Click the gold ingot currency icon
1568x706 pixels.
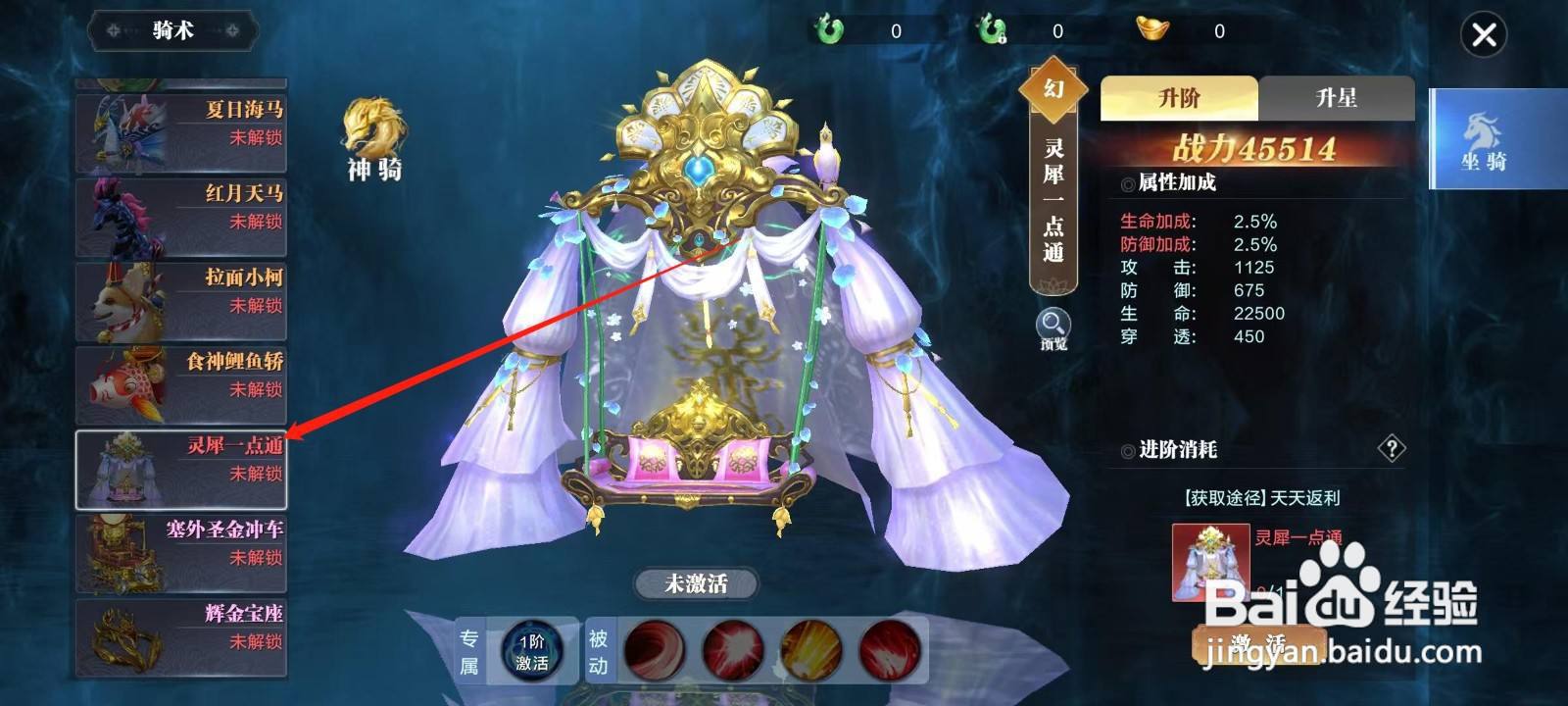(1151, 29)
